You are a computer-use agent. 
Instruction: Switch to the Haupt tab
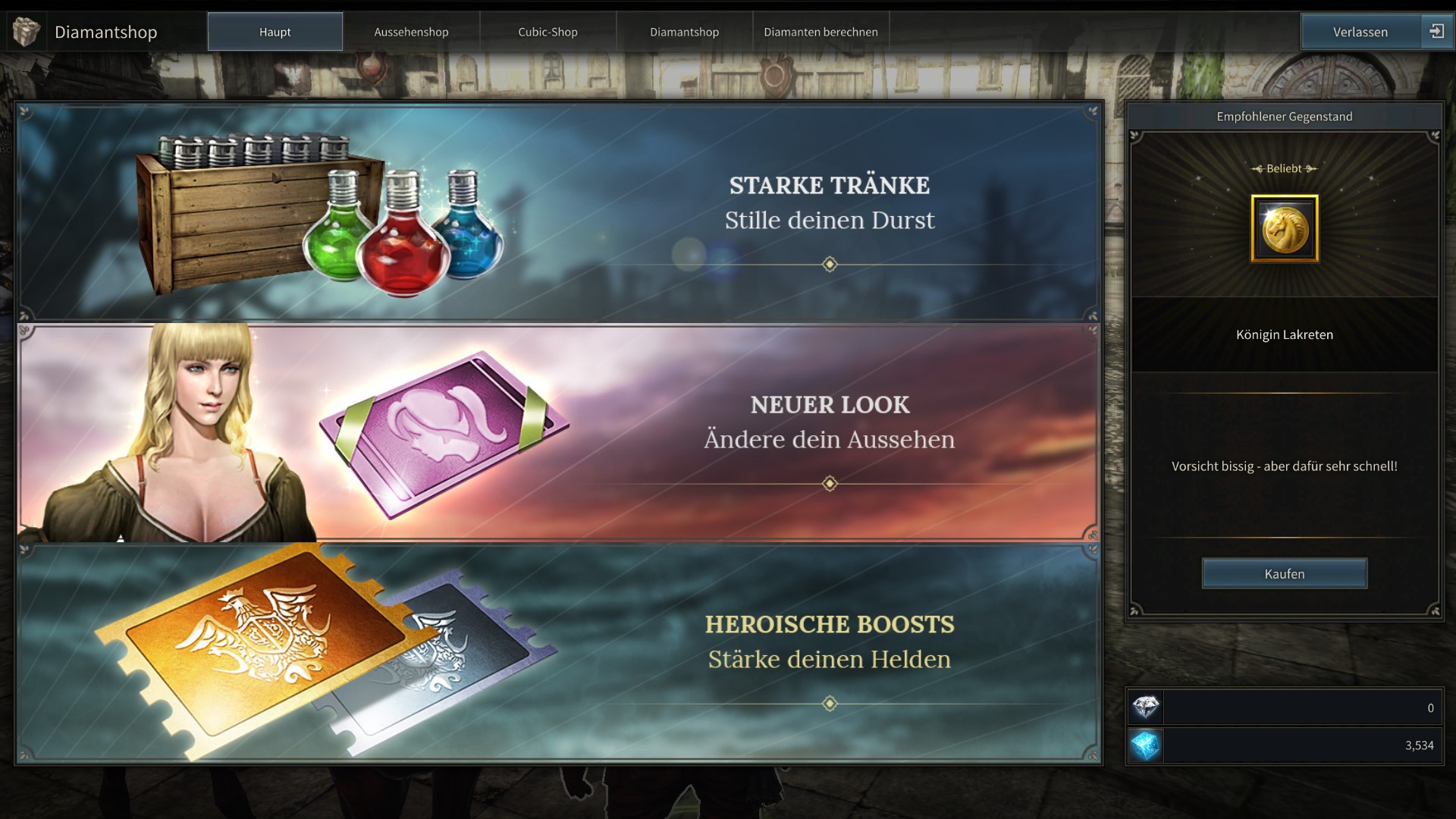pos(275,32)
